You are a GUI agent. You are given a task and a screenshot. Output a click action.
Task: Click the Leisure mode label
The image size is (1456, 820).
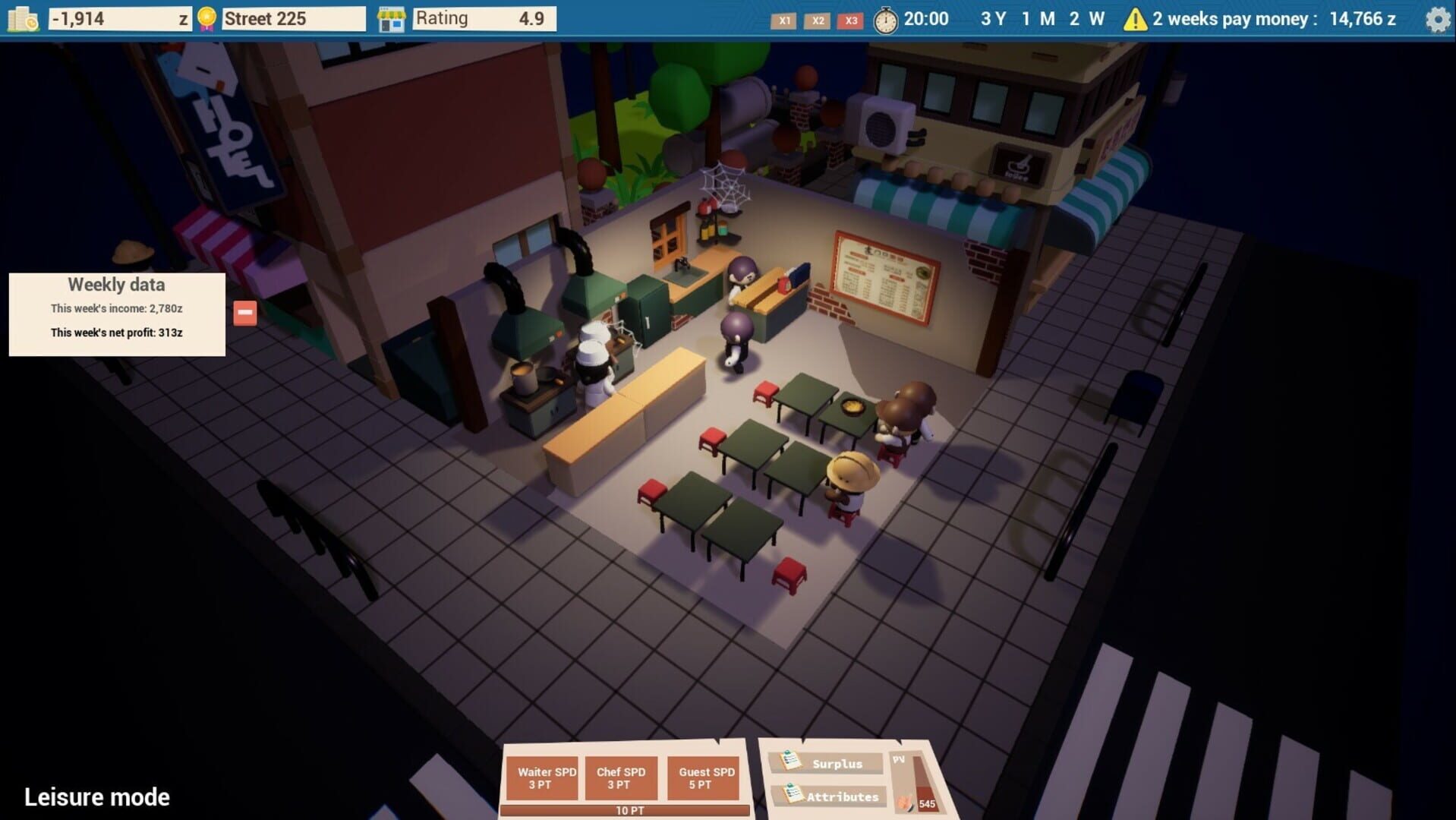(x=96, y=796)
